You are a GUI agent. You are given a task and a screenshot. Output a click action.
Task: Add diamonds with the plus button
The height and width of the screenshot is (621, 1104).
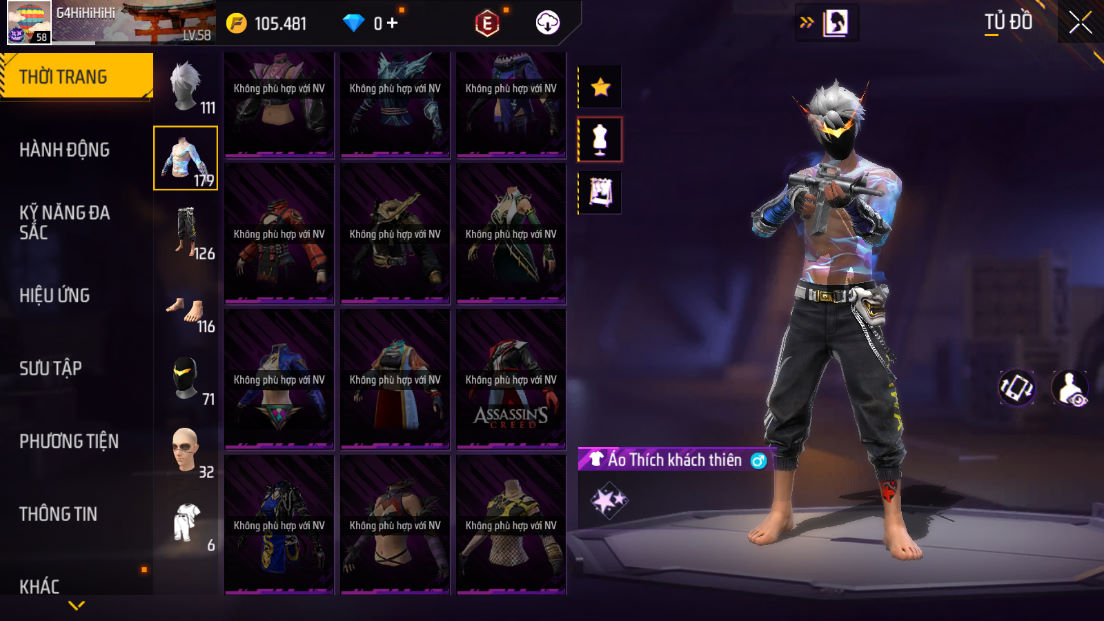point(392,23)
